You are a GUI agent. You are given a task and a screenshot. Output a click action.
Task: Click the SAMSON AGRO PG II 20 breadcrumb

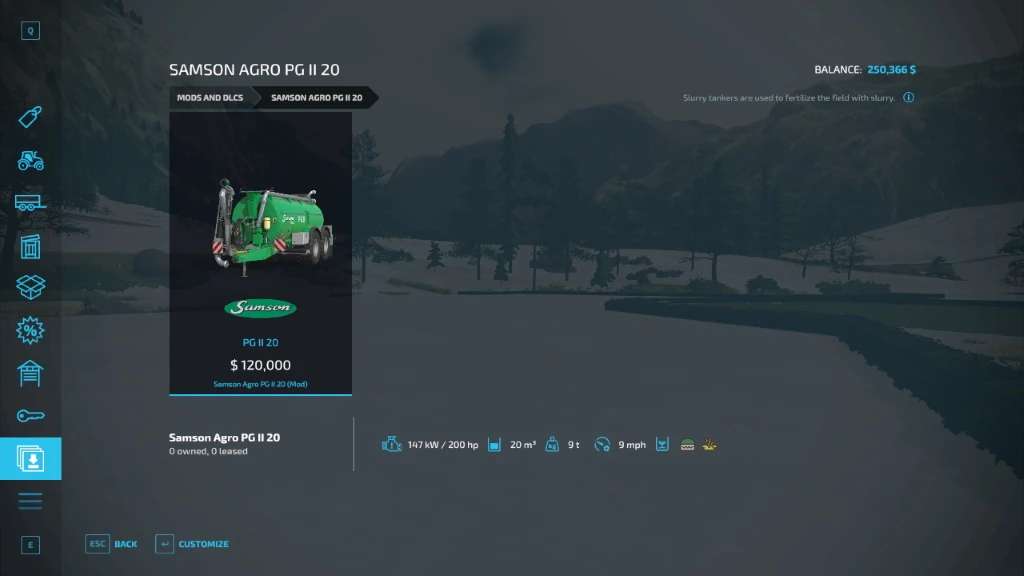click(x=314, y=98)
